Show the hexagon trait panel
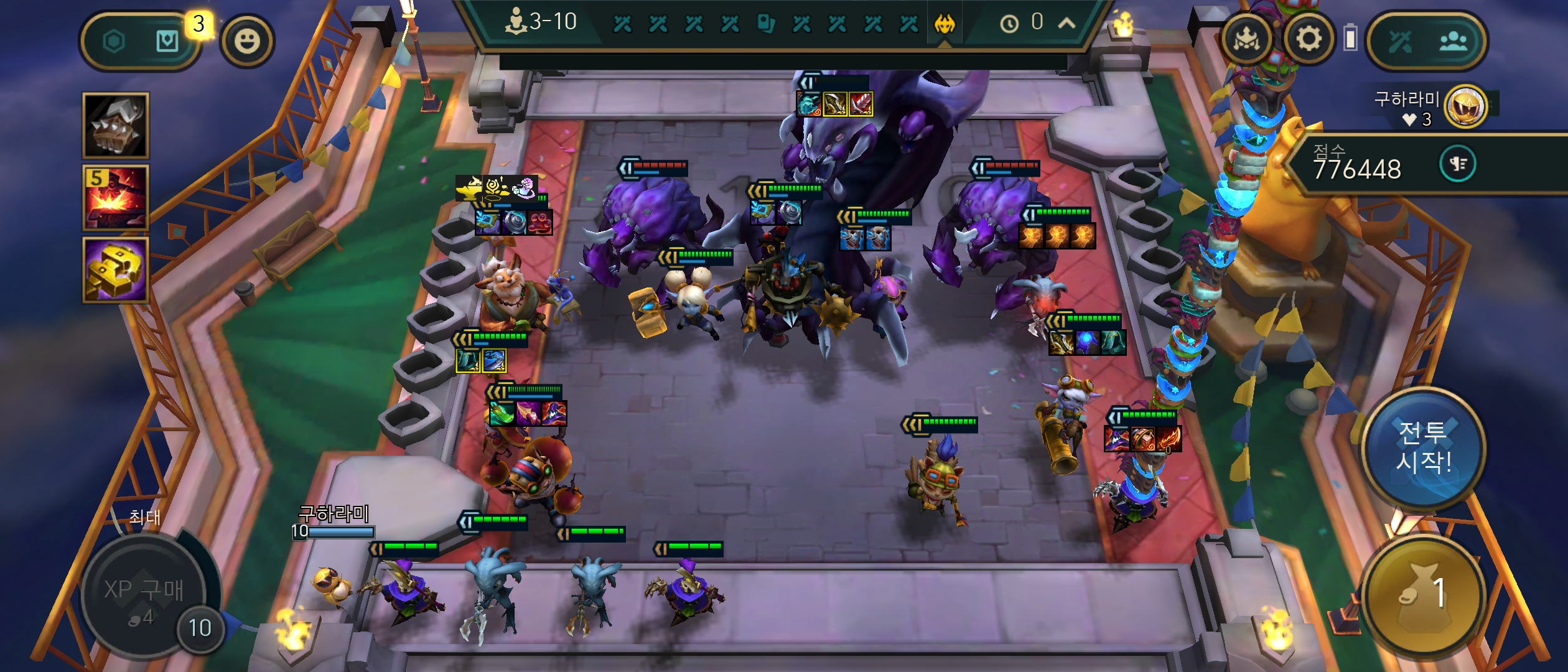The height and width of the screenshot is (672, 1568). click(114, 42)
